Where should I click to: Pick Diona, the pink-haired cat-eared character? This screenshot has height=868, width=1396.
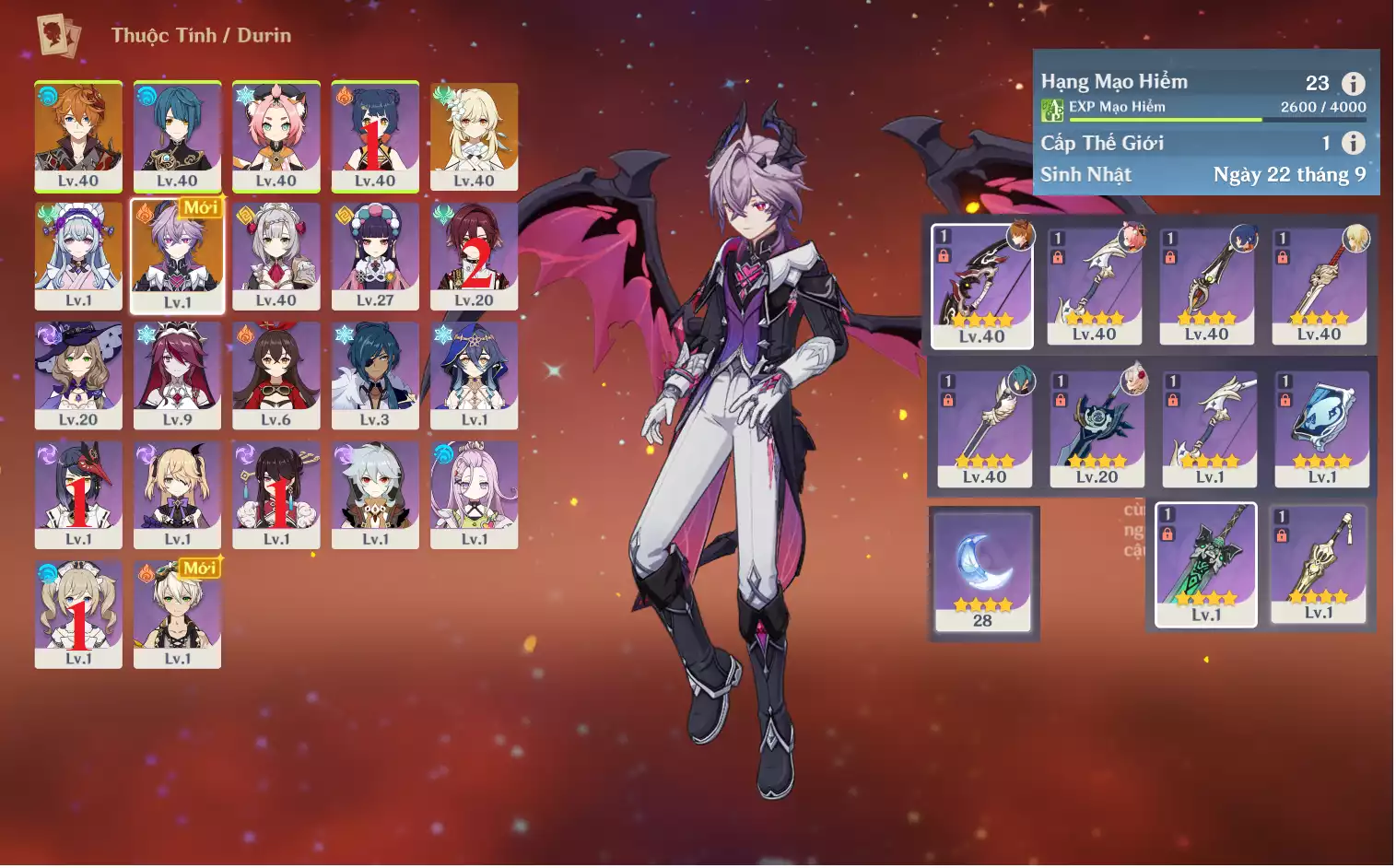pyautogui.click(x=276, y=135)
